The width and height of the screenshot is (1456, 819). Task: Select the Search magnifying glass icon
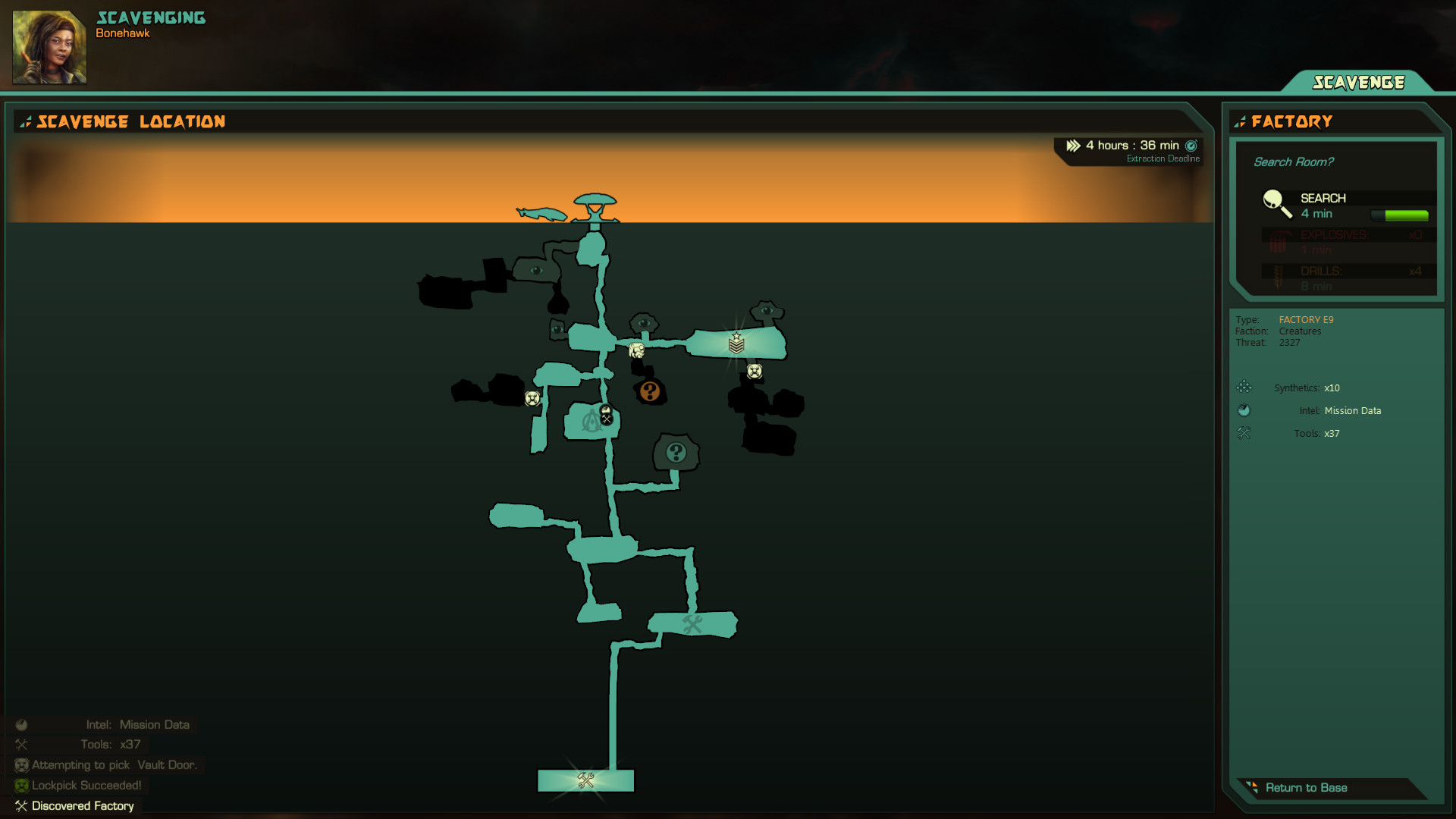click(x=1276, y=202)
